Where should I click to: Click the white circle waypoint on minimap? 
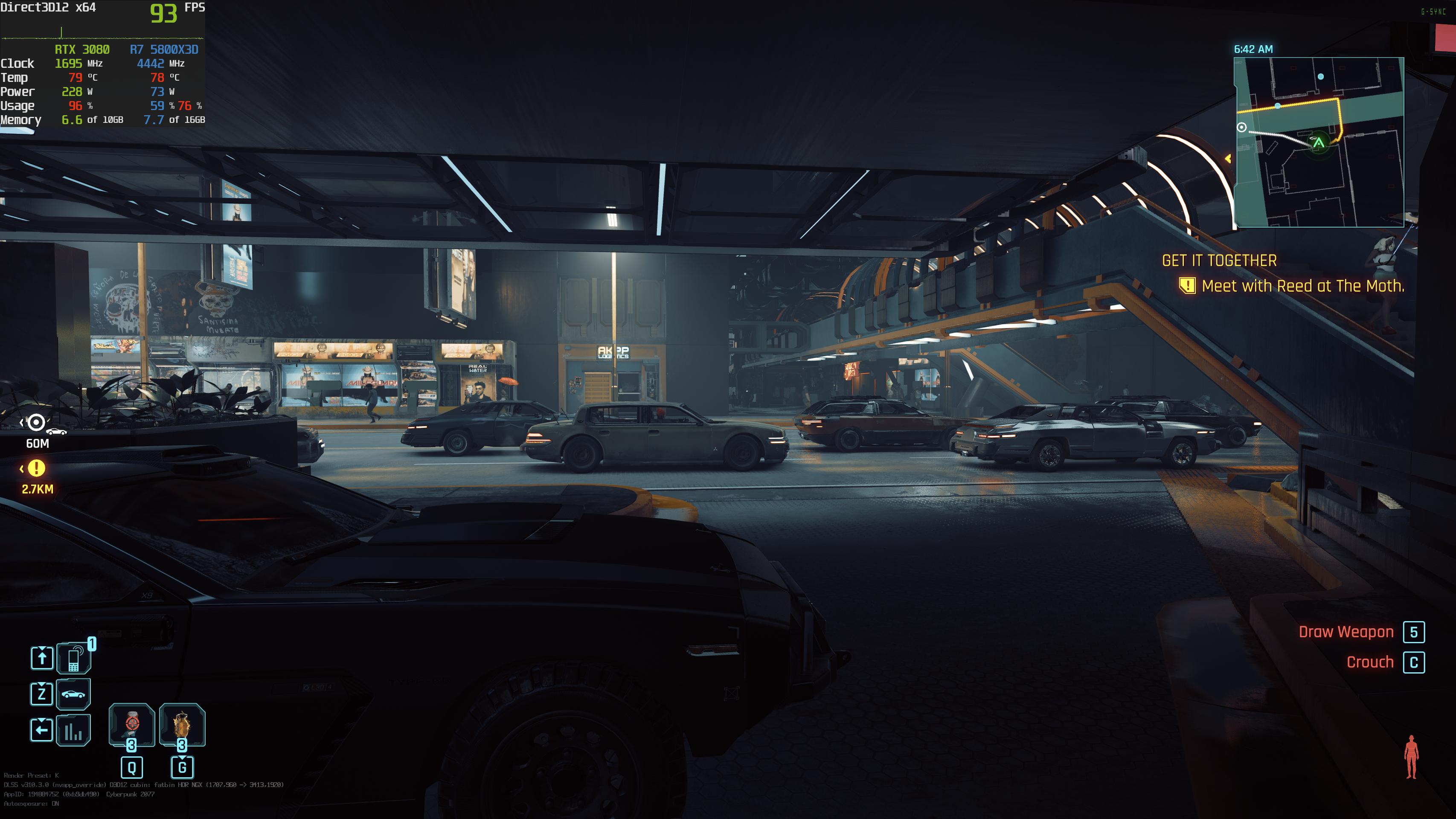[1242, 127]
